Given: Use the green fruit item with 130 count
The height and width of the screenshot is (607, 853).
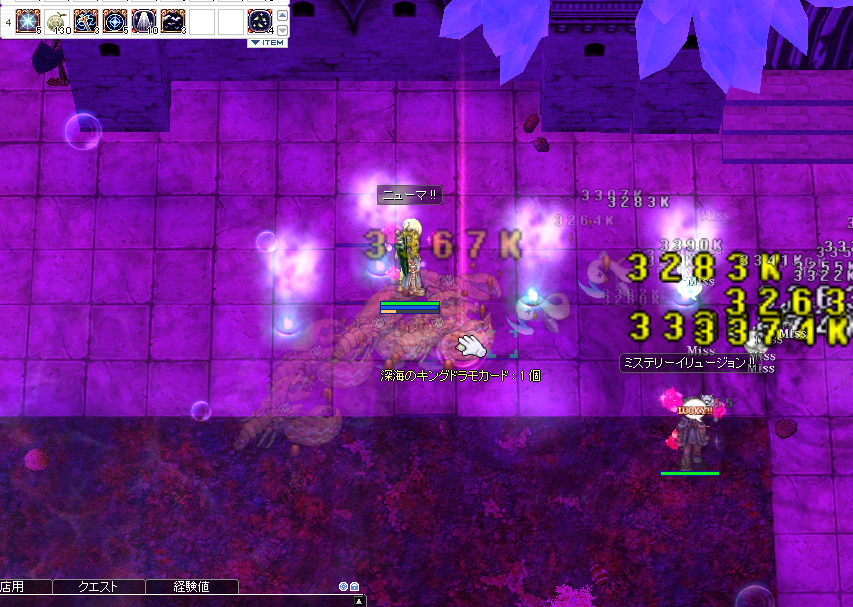Looking at the screenshot, I should pyautogui.click(x=58, y=21).
